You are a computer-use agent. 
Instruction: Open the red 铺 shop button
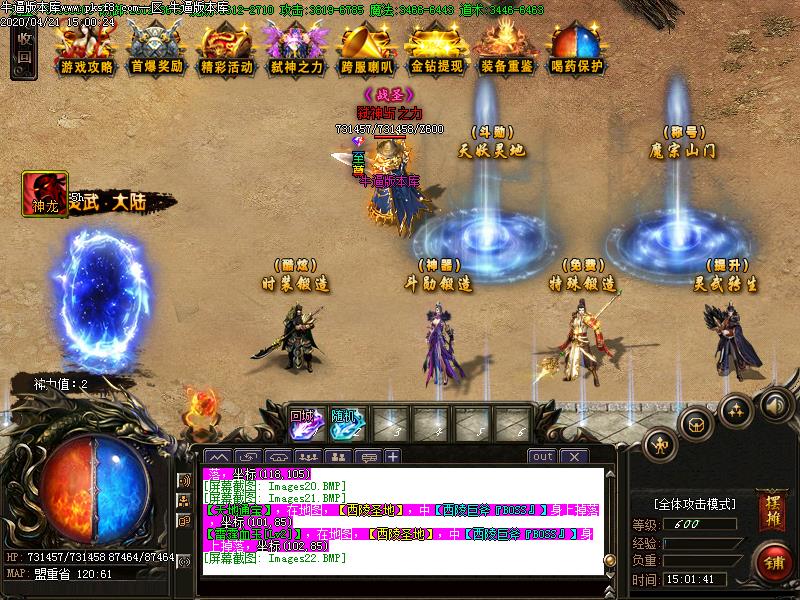tap(771, 560)
